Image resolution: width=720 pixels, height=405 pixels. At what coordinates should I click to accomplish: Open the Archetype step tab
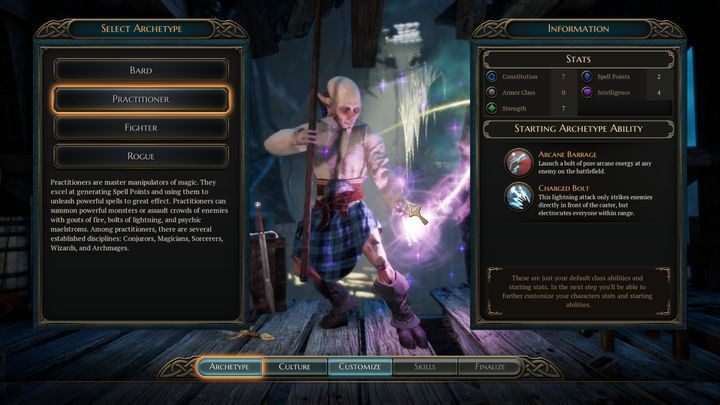click(229, 367)
